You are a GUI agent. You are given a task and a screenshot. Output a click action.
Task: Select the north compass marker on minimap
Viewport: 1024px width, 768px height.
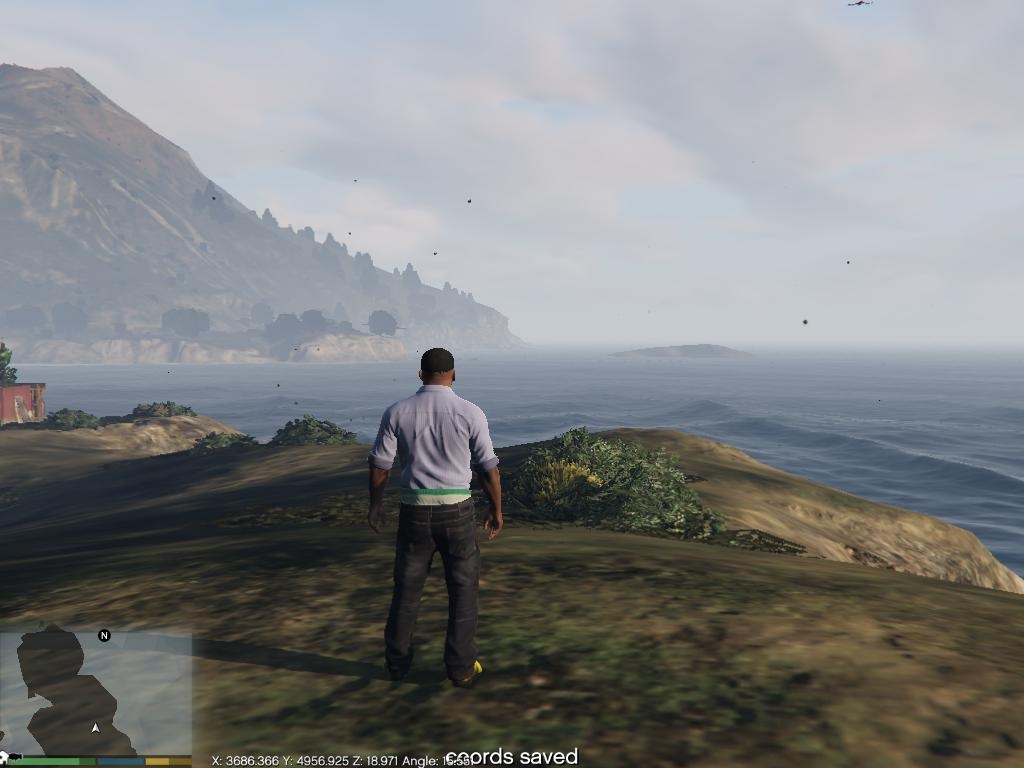click(x=104, y=636)
